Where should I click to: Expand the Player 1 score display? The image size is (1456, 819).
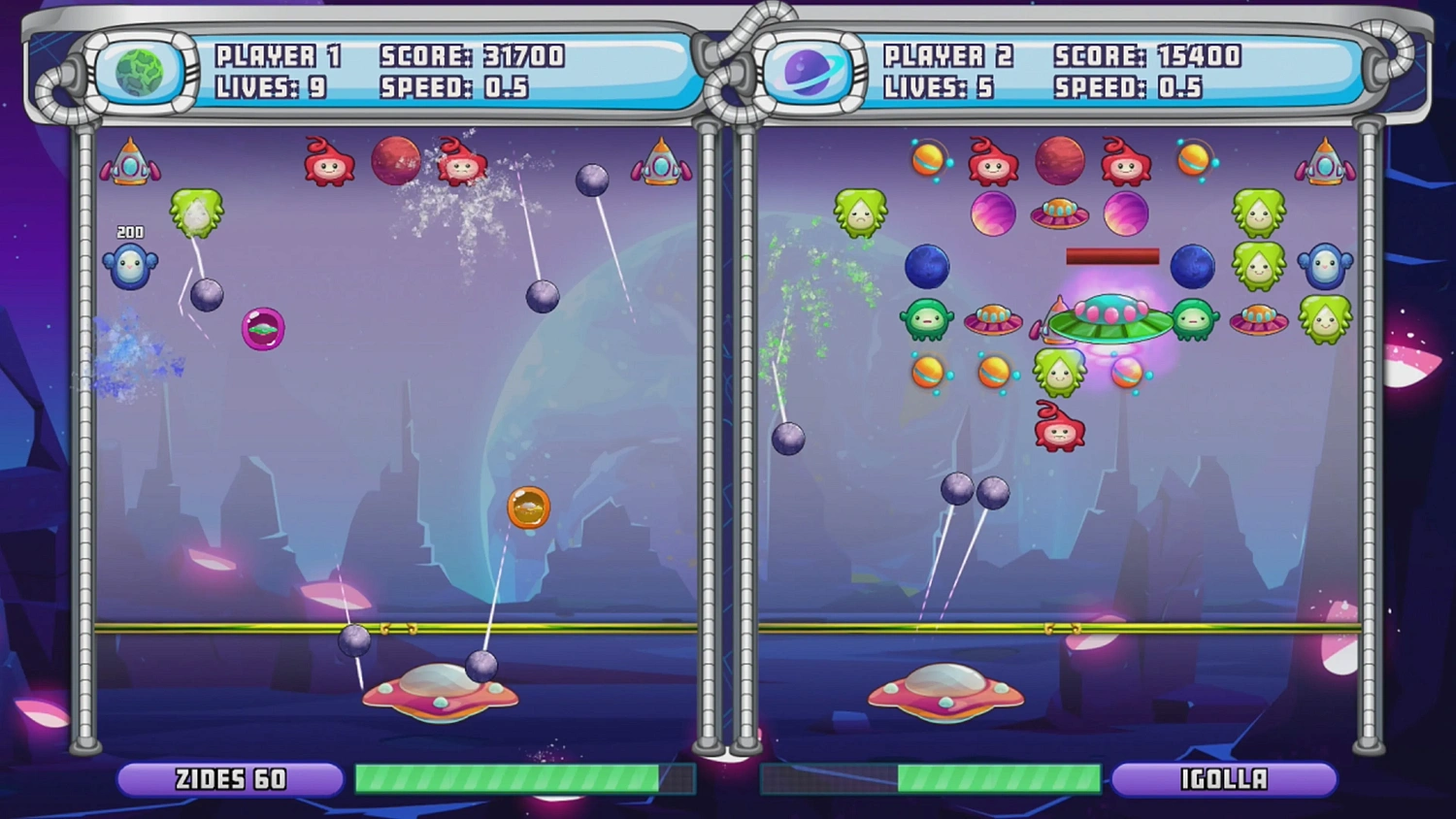[470, 56]
